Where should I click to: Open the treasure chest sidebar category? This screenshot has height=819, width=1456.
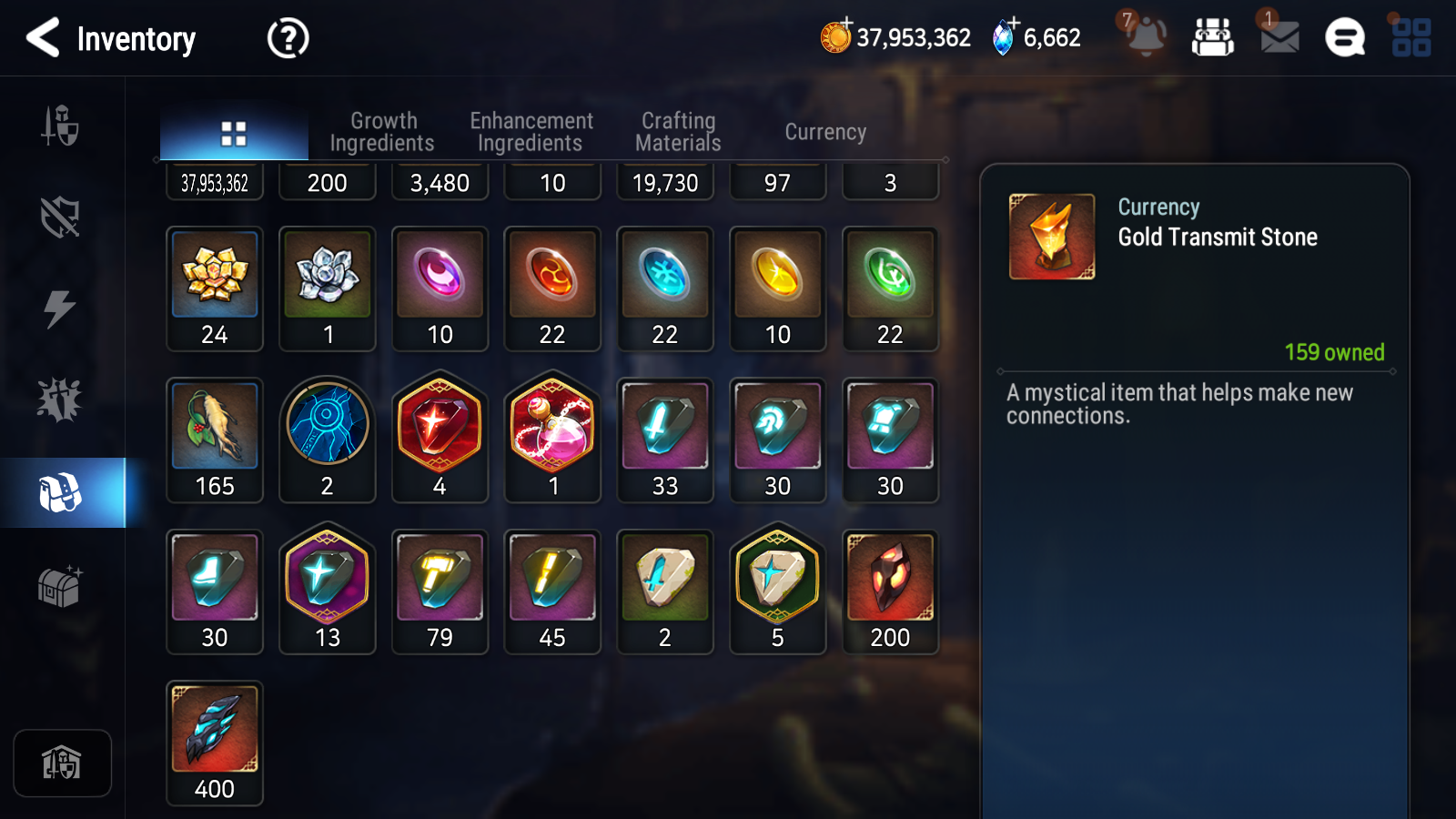click(x=60, y=586)
